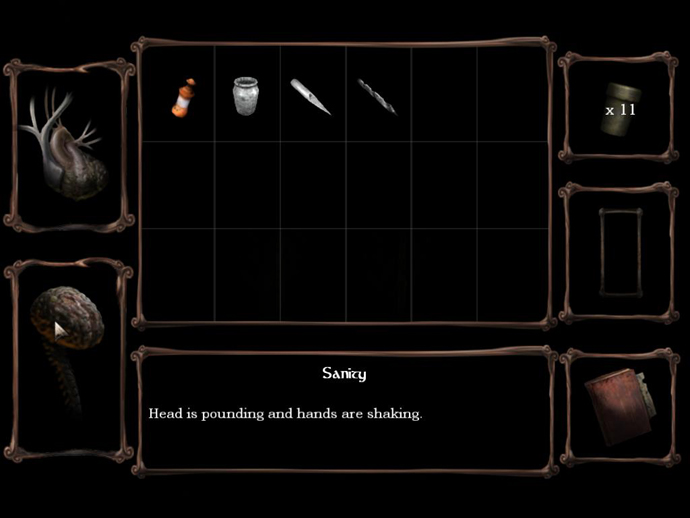Screen dimensions: 690x518
Task: Select the lantern slot
Action: (618, 251)
